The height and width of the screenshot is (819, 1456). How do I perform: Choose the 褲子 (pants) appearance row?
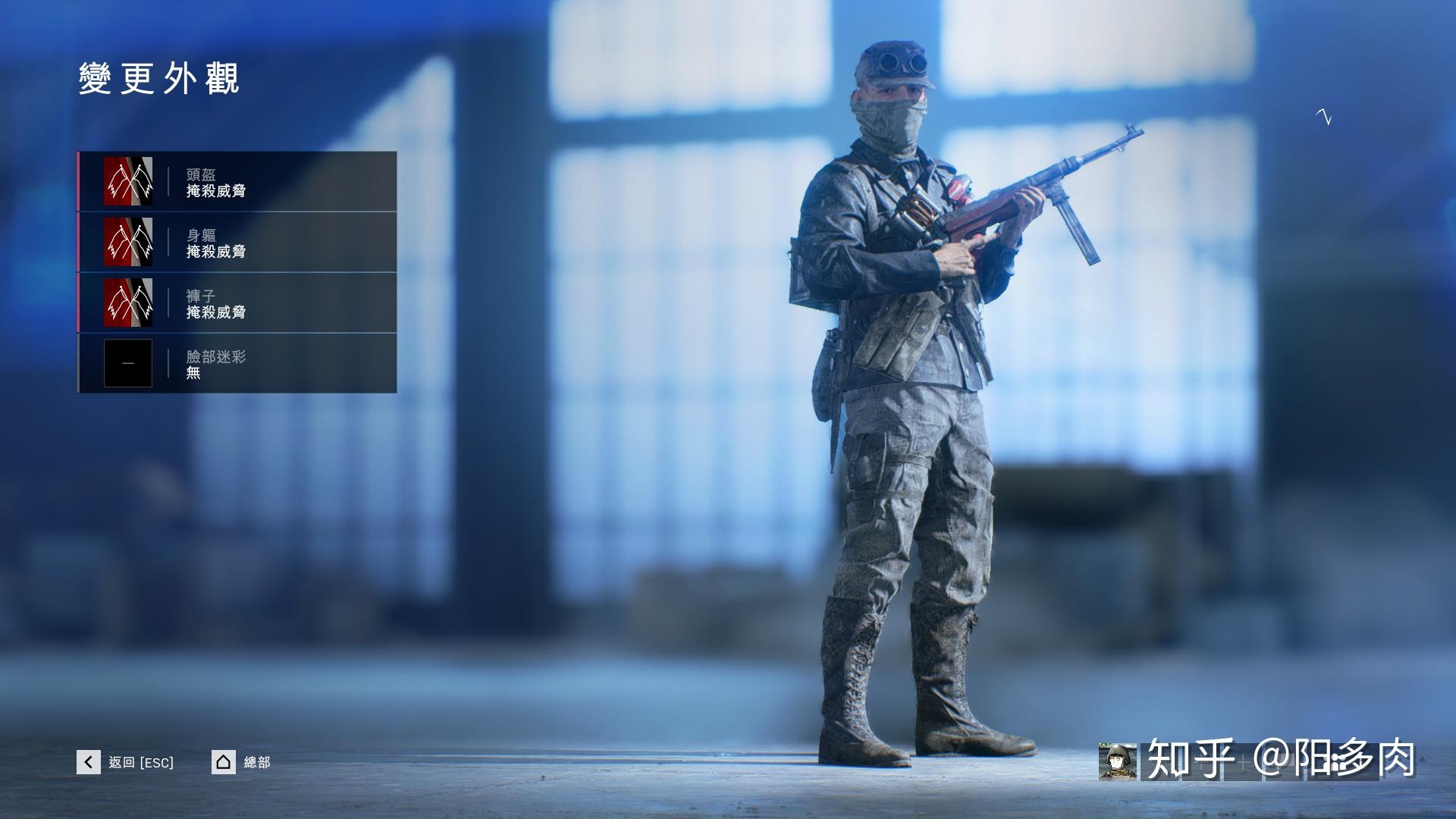click(237, 303)
